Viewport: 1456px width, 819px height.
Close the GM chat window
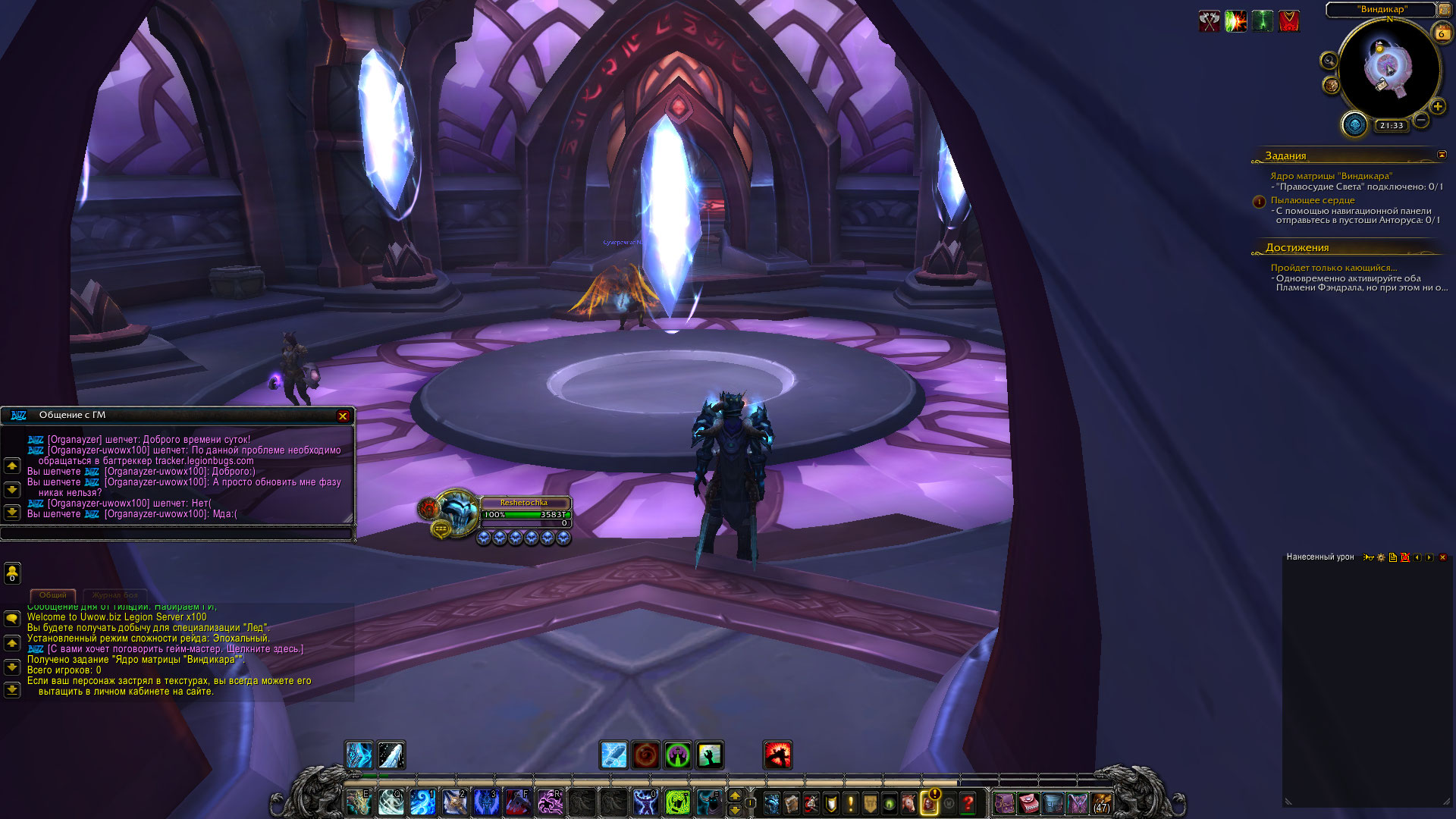(x=343, y=416)
